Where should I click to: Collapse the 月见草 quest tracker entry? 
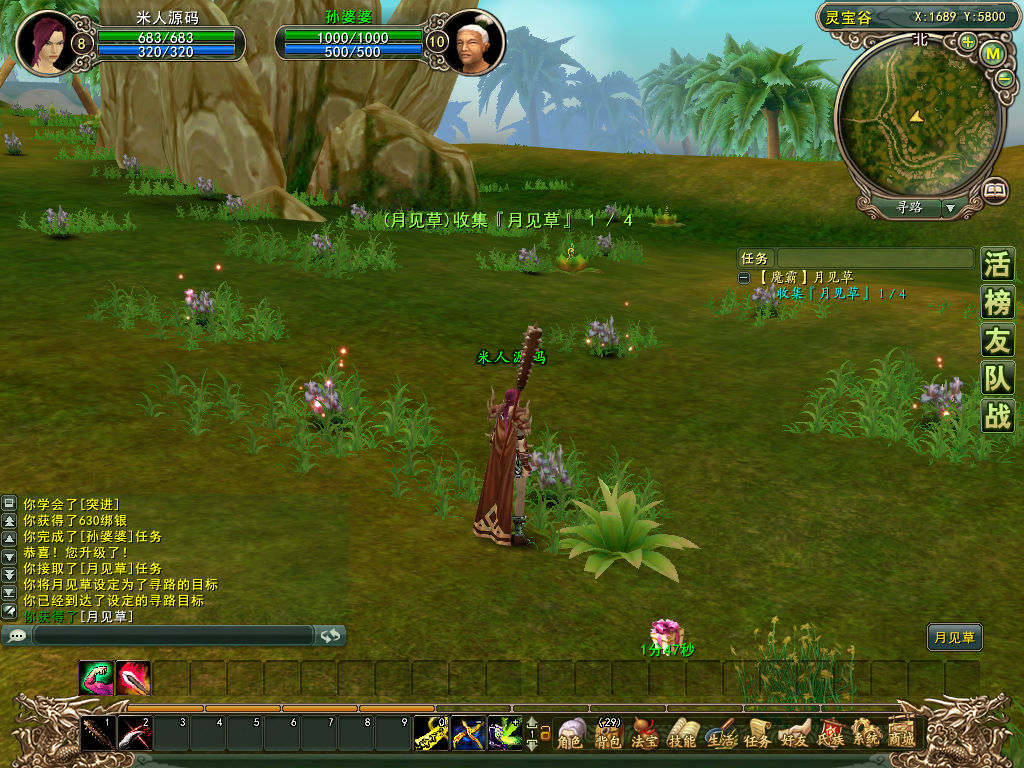[744, 277]
